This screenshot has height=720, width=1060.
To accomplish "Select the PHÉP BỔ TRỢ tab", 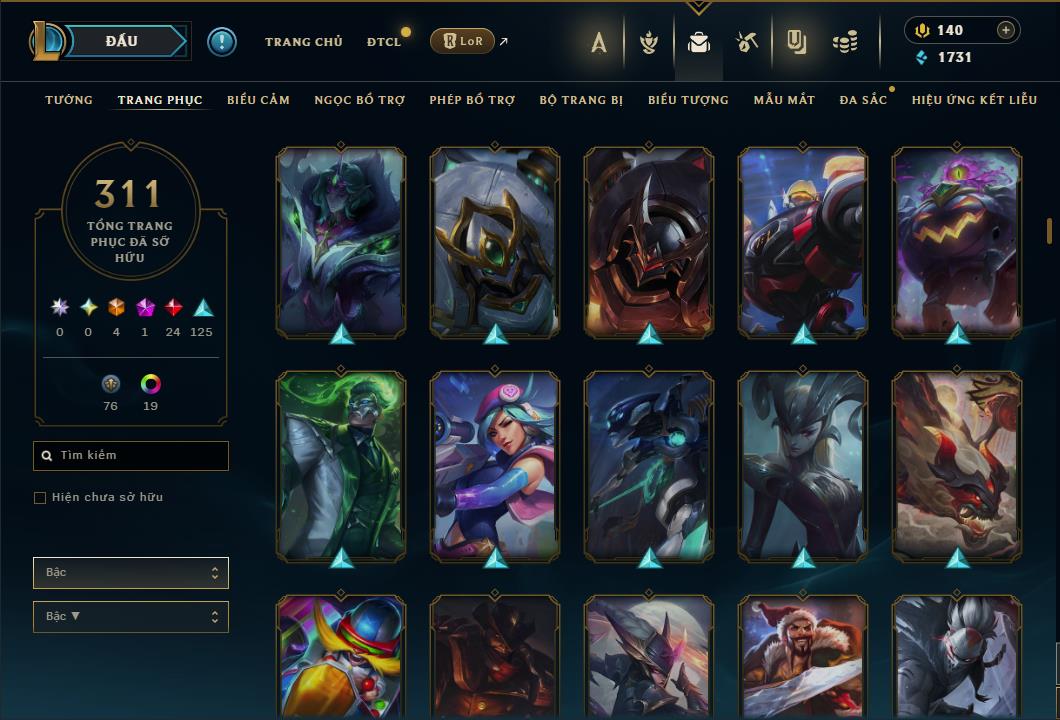I will click(472, 100).
